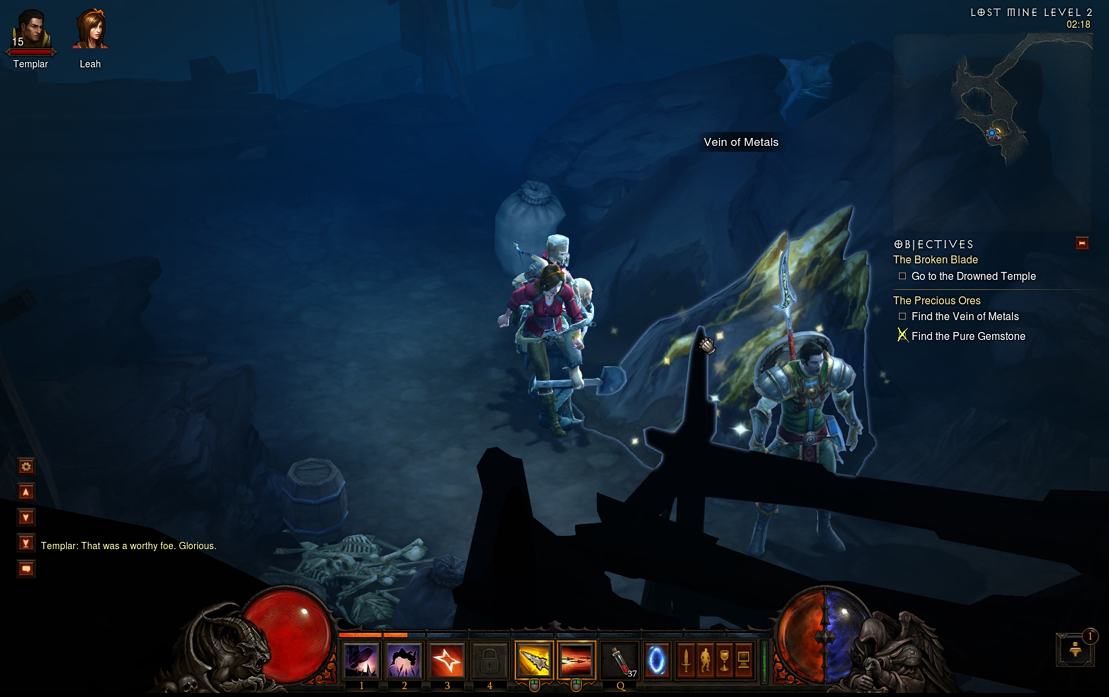Drink the health potion
Image resolution: width=1109 pixels, height=697 pixels.
tap(621, 661)
